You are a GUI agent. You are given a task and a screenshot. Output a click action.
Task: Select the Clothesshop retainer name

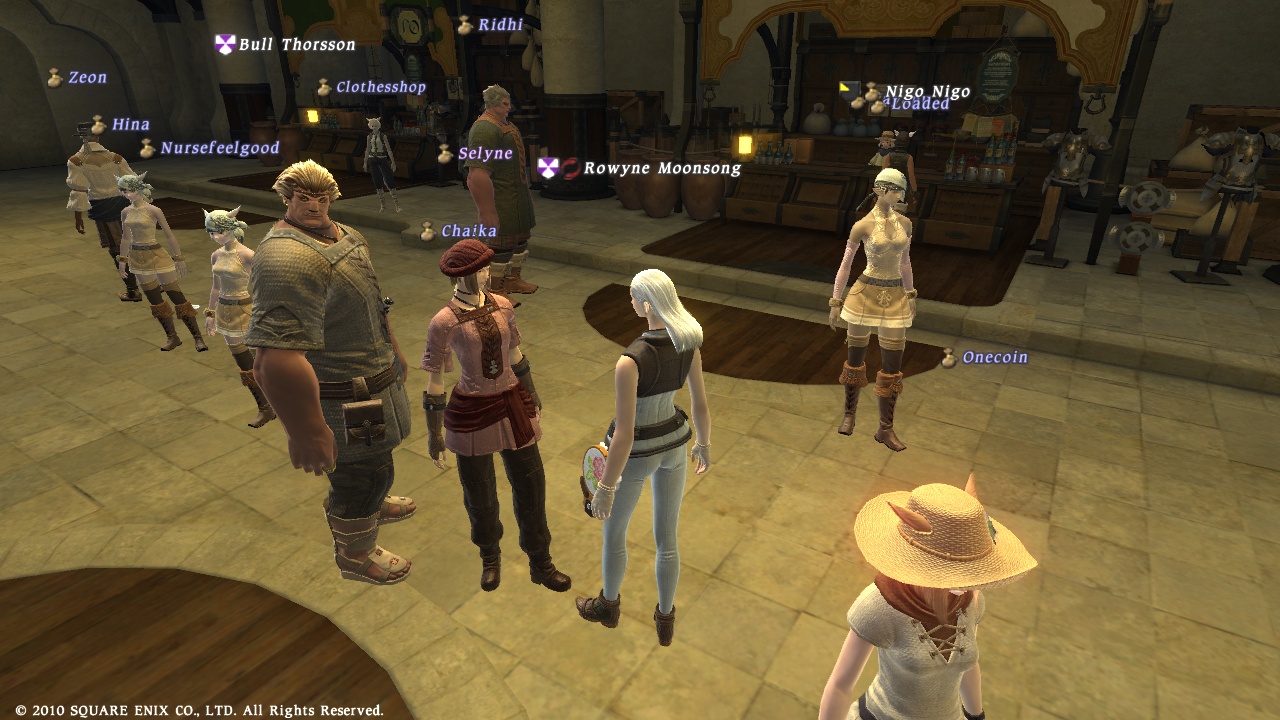pyautogui.click(x=380, y=88)
